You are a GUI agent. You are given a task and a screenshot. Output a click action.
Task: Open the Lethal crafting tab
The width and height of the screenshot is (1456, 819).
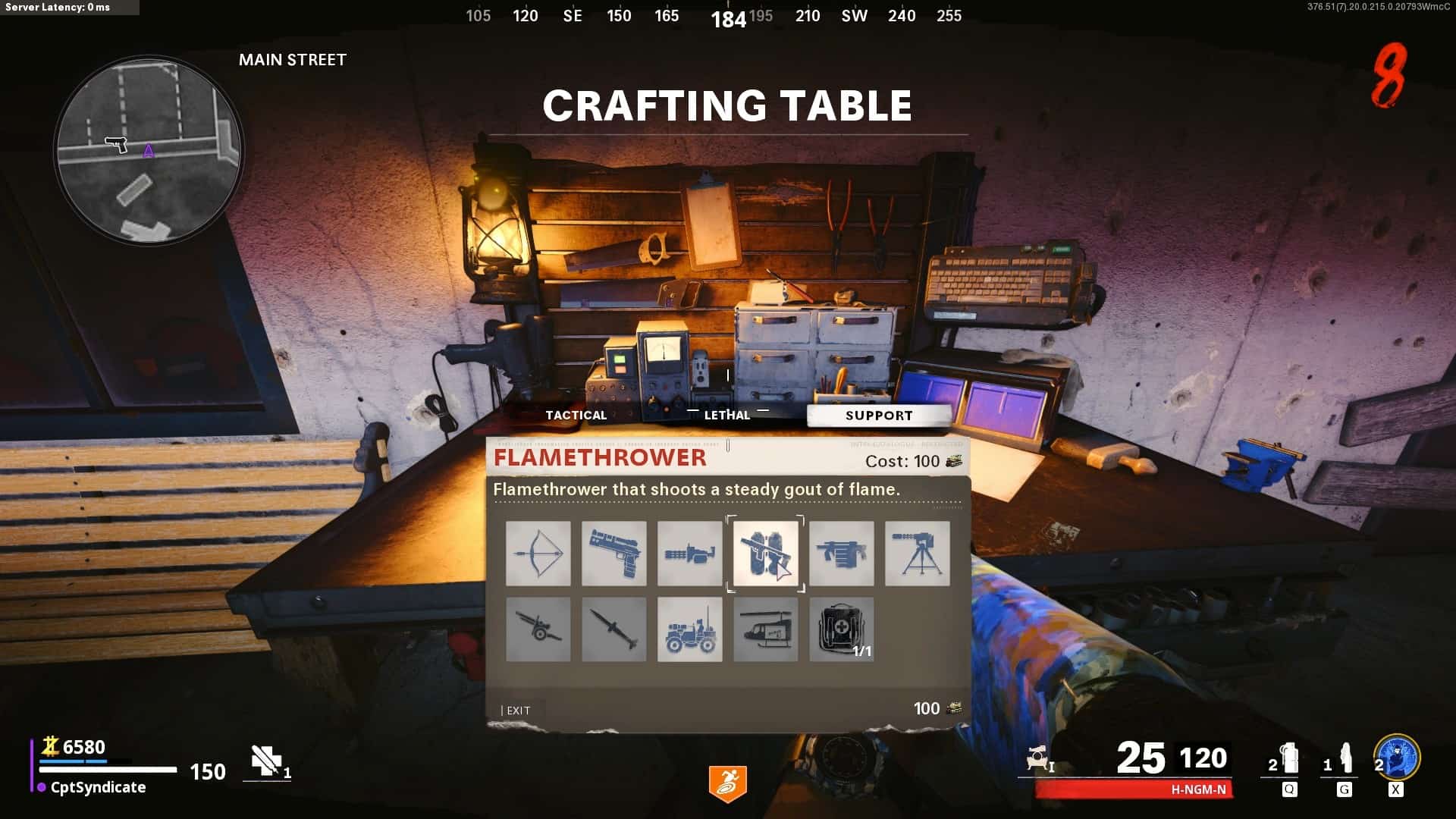[726, 415]
